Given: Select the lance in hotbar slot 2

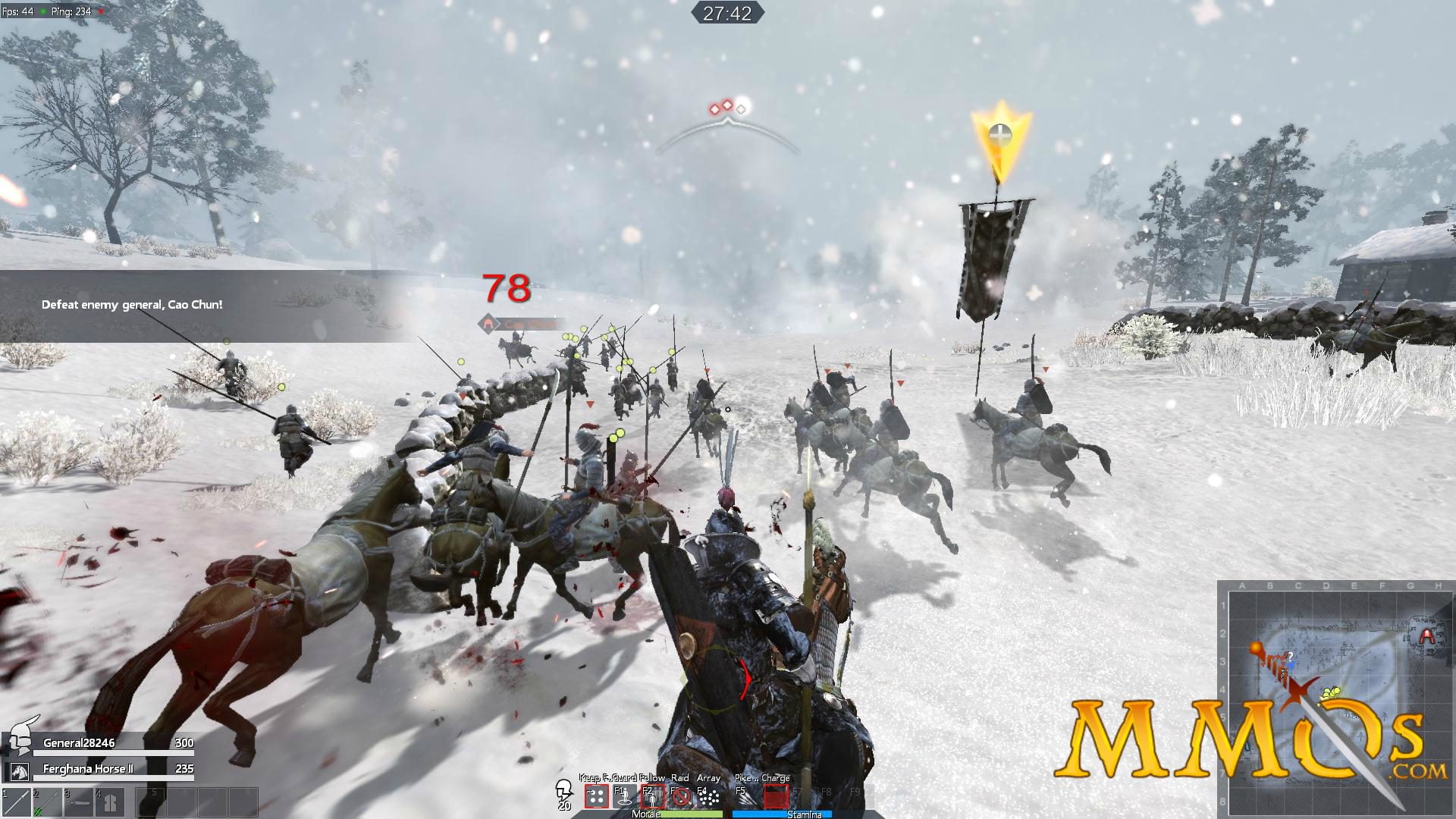Looking at the screenshot, I should pyautogui.click(x=47, y=802).
